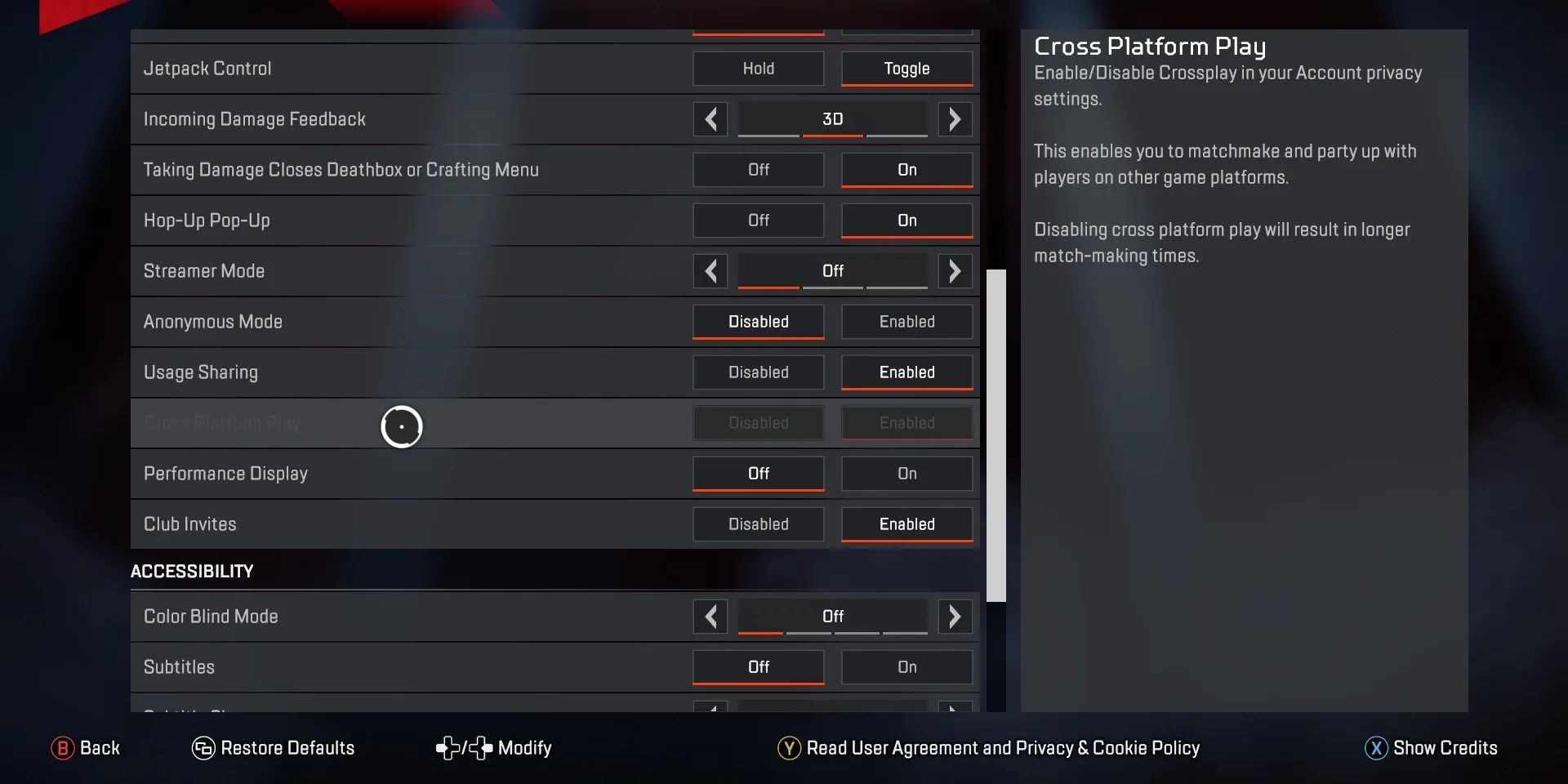Advance Color Blind Mode with right arrow
The width and height of the screenshot is (1568, 784).
pyautogui.click(x=955, y=616)
